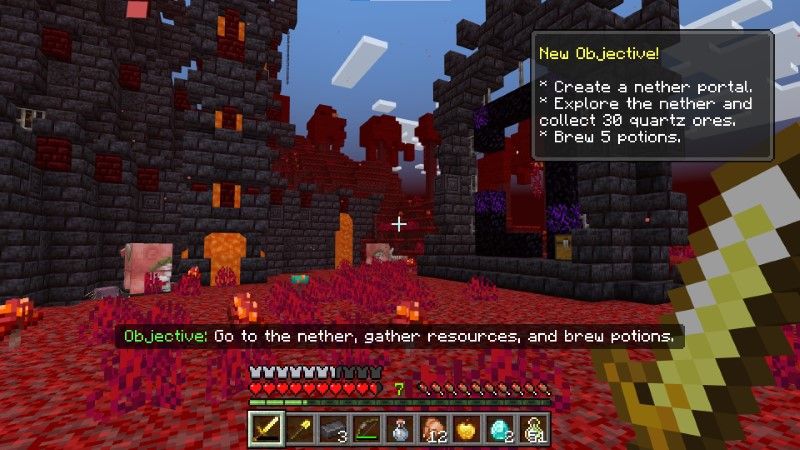Click the objective text banner

(x=397, y=336)
